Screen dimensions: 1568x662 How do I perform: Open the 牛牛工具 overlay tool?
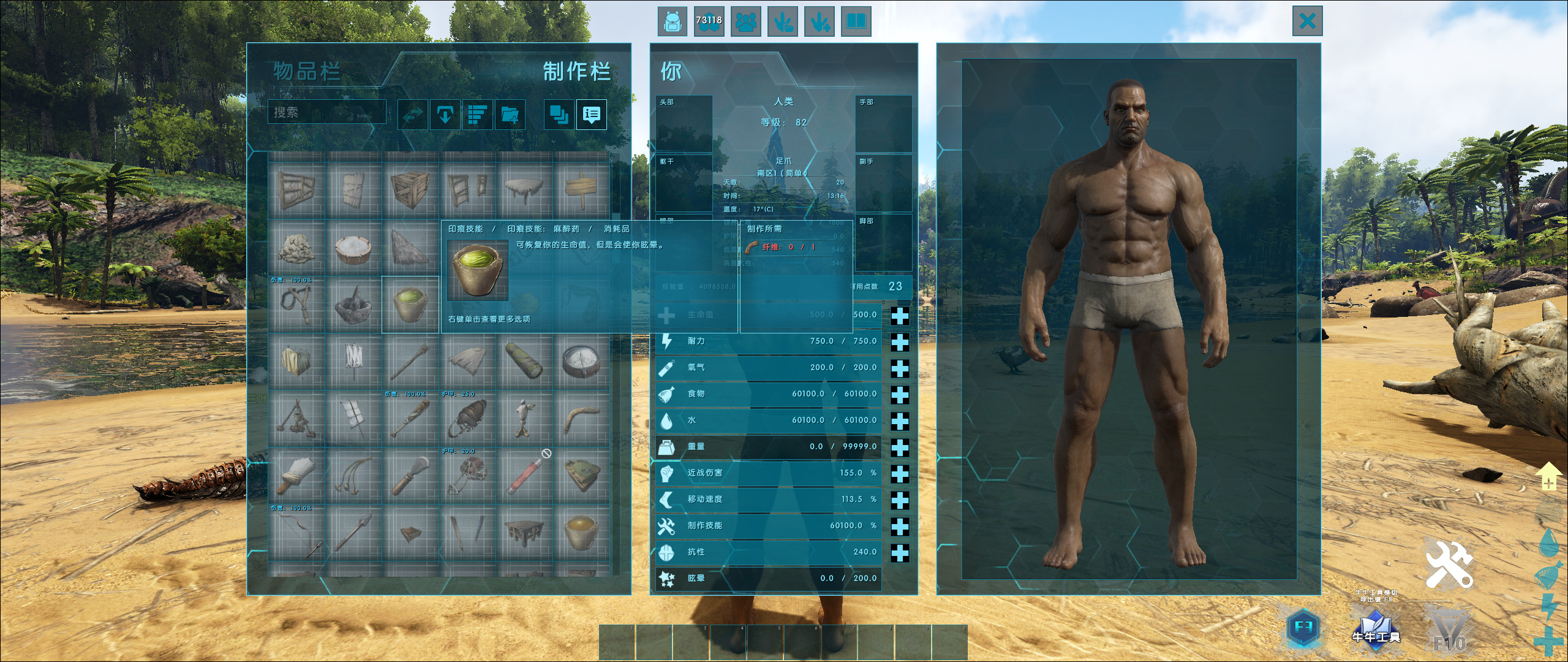tap(1376, 629)
